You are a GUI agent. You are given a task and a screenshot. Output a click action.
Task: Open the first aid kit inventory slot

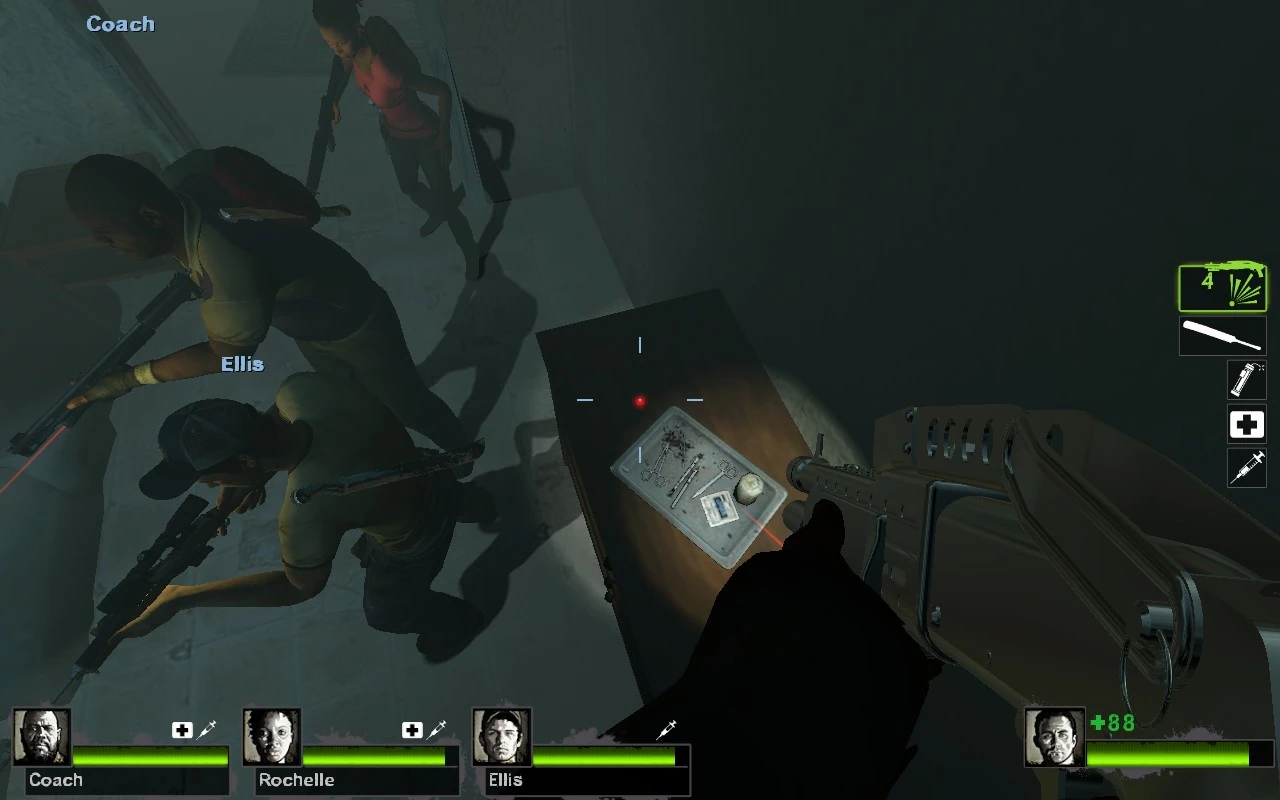(x=1246, y=424)
